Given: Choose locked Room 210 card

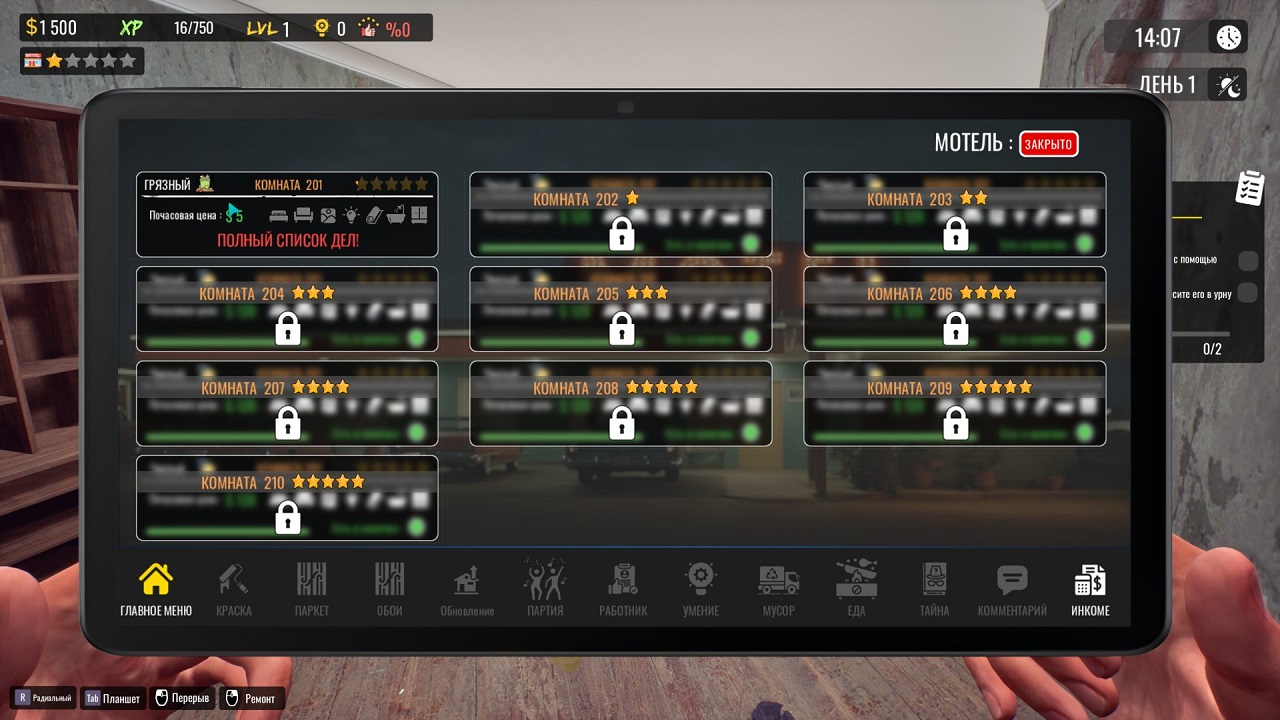Looking at the screenshot, I should coord(287,498).
